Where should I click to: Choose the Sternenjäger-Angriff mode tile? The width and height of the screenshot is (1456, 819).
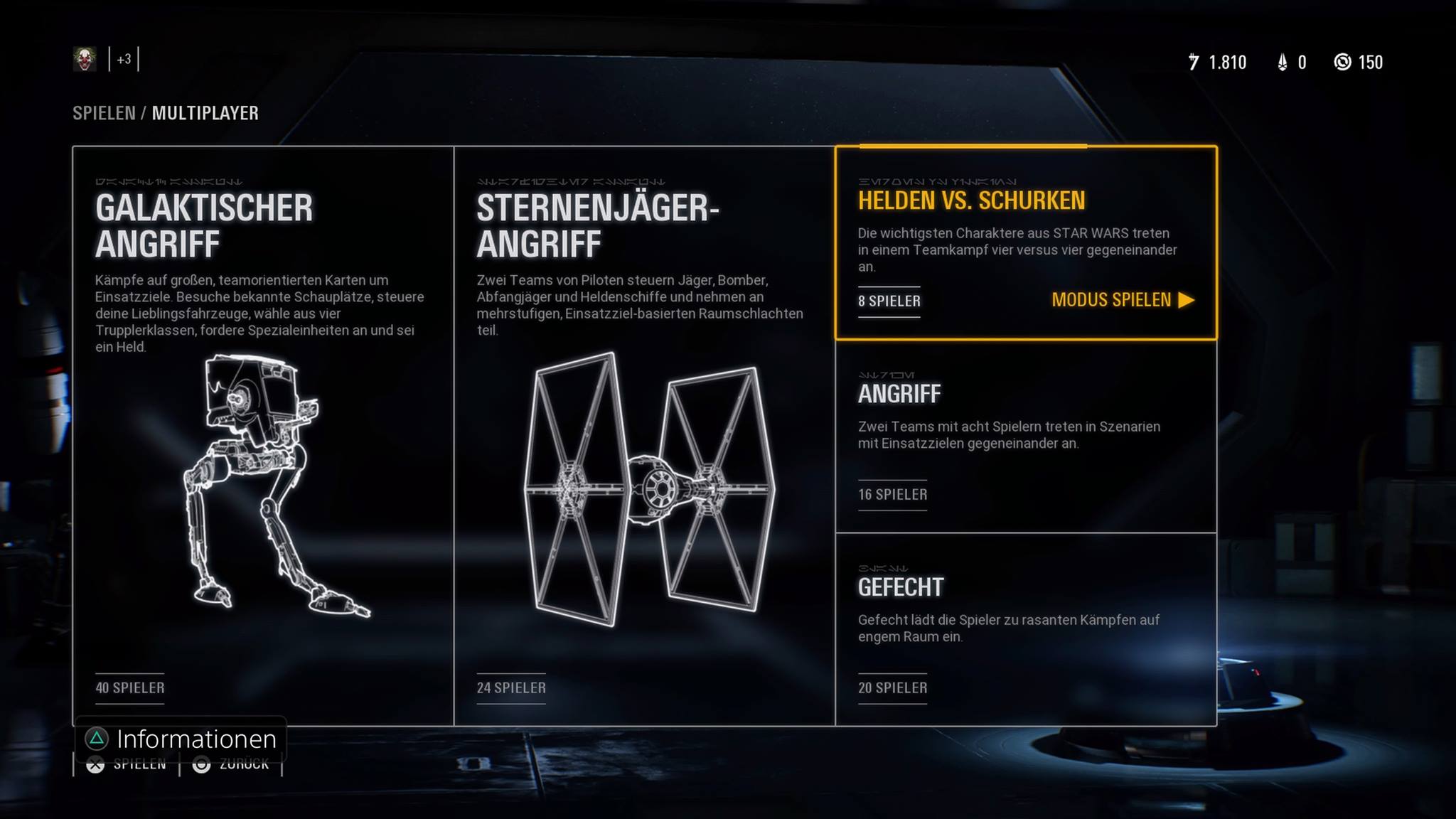[x=644, y=435]
